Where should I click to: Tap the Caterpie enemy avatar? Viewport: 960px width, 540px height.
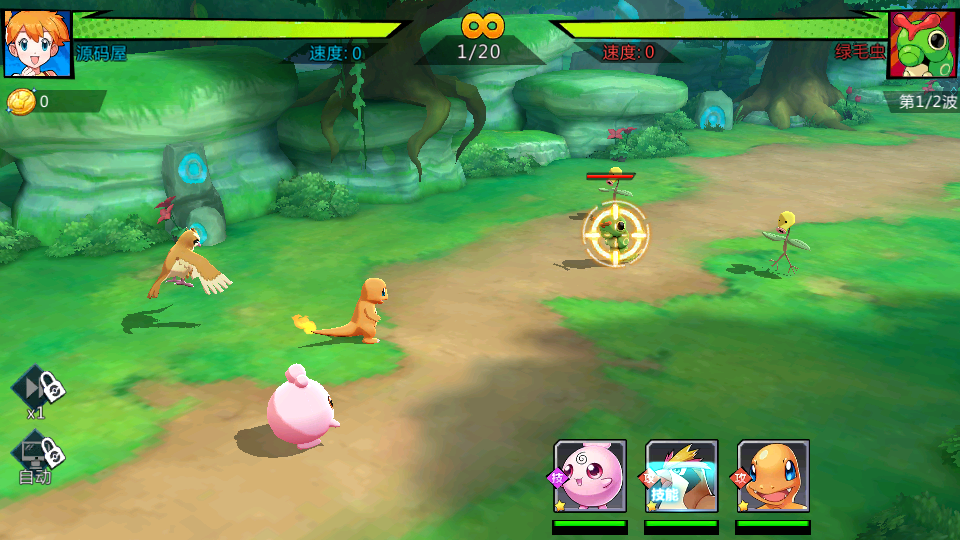point(923,44)
